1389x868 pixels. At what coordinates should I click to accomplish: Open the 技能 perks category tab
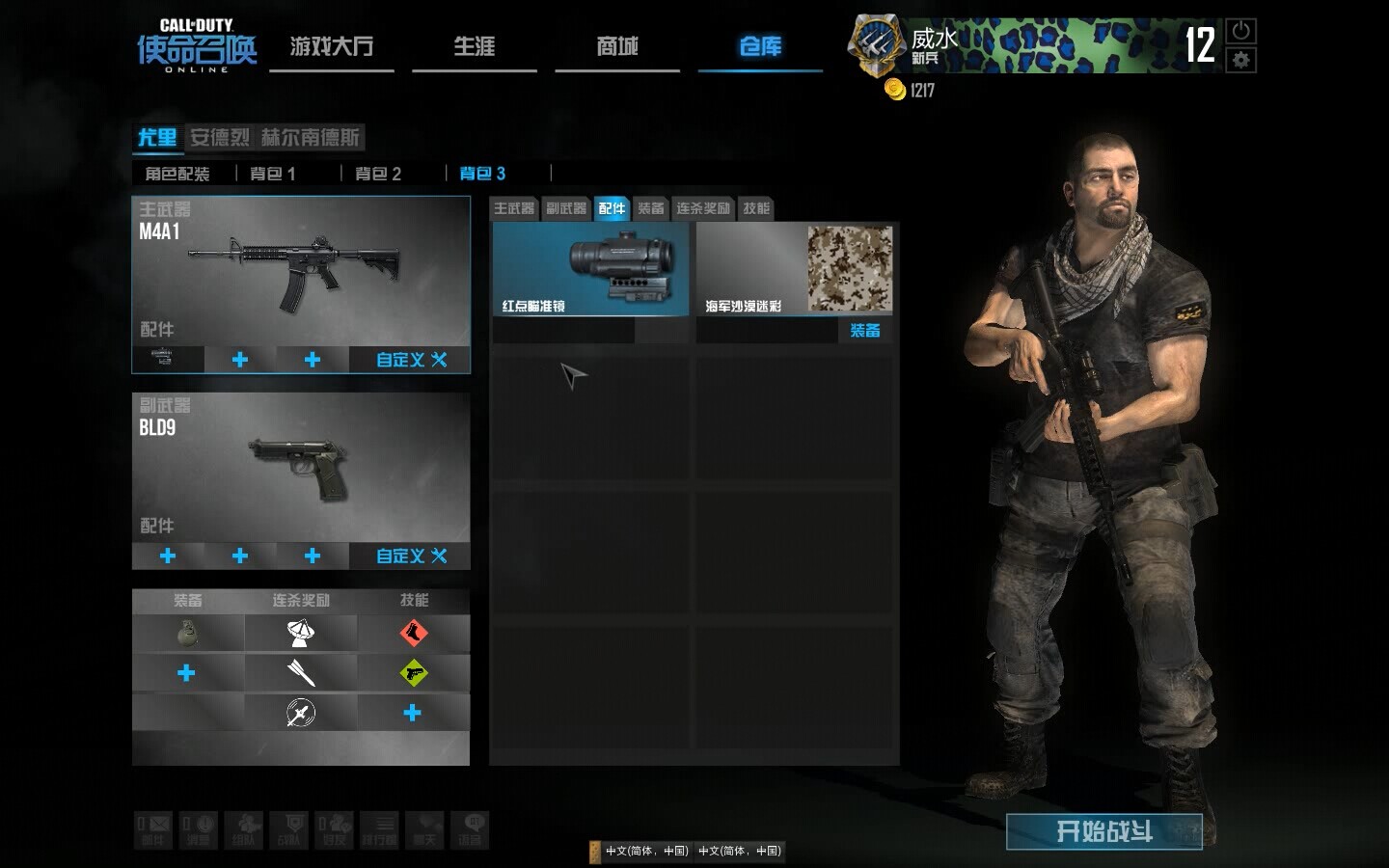tap(756, 208)
